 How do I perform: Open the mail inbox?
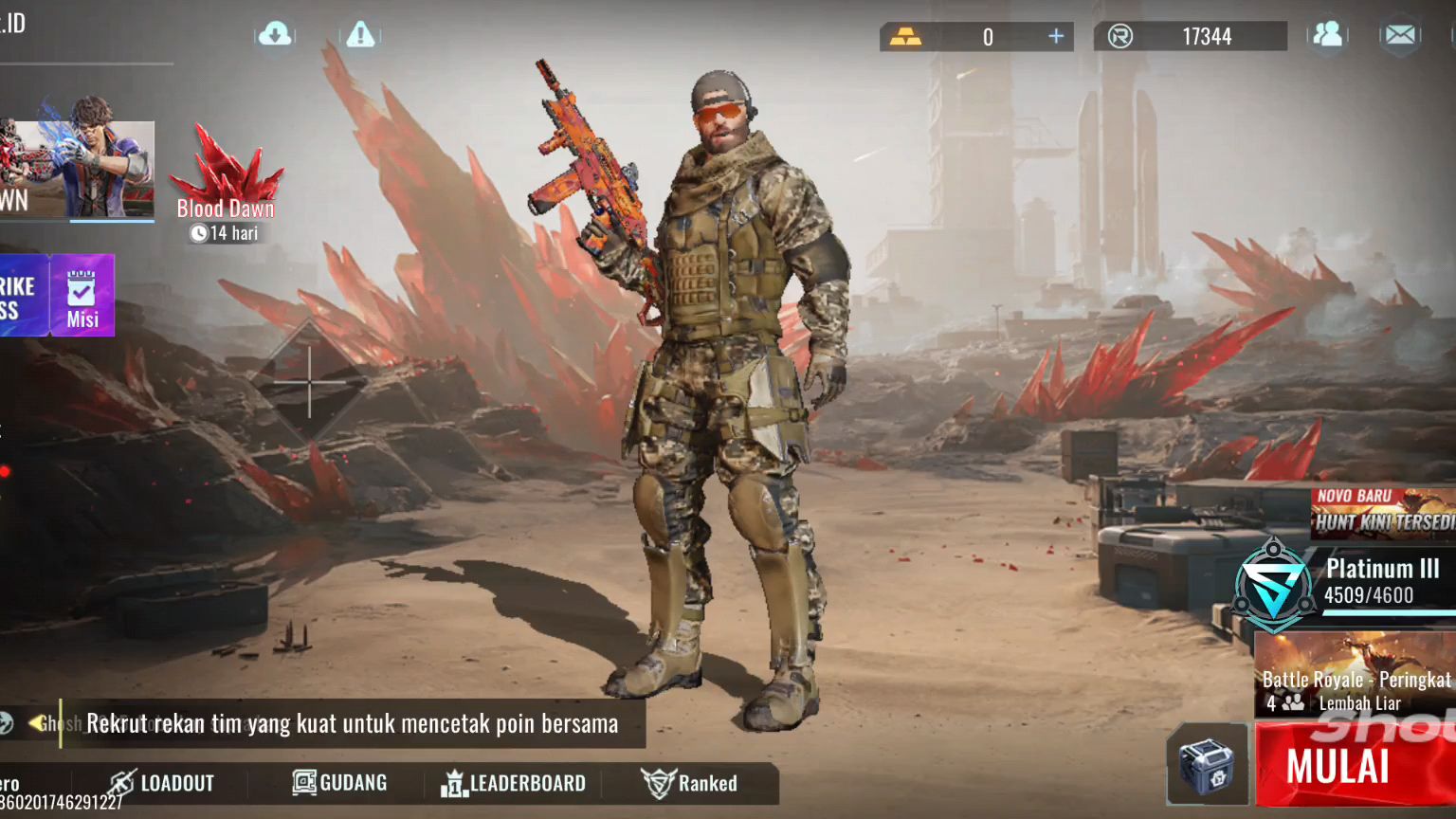(1400, 36)
